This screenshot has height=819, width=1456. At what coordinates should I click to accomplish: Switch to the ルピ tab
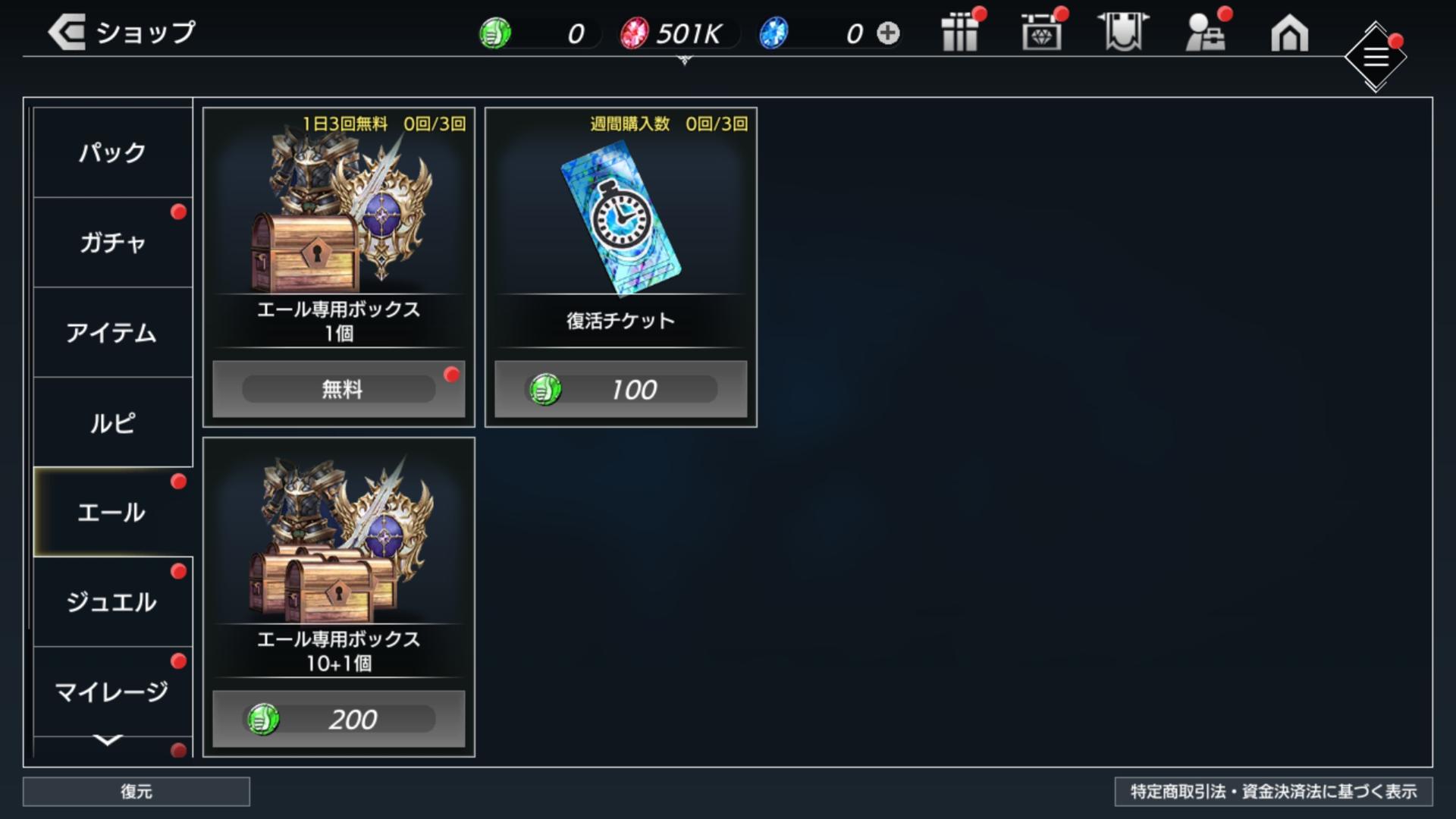tap(112, 422)
